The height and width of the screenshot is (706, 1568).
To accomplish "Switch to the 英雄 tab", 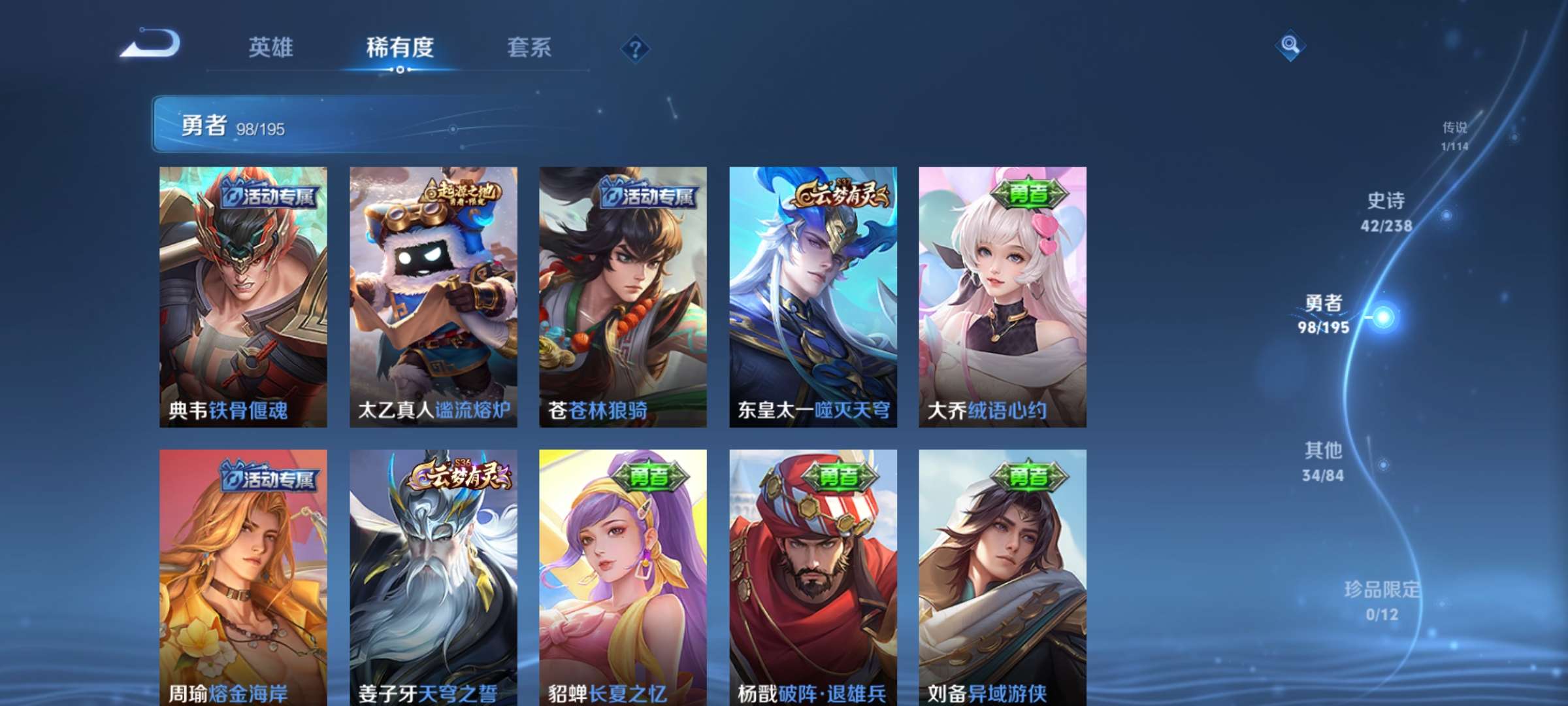I will click(270, 47).
